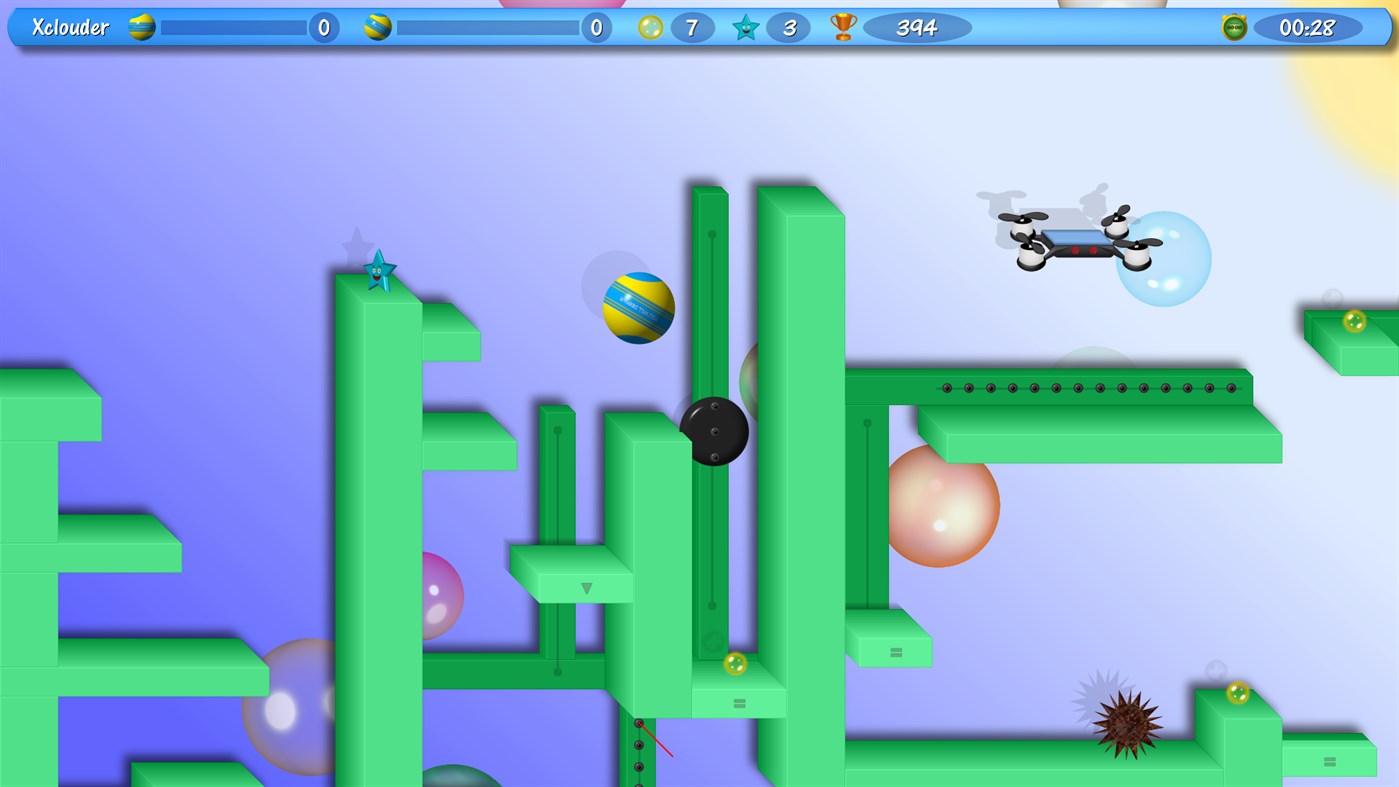Click the score display reading 394

tap(916, 27)
